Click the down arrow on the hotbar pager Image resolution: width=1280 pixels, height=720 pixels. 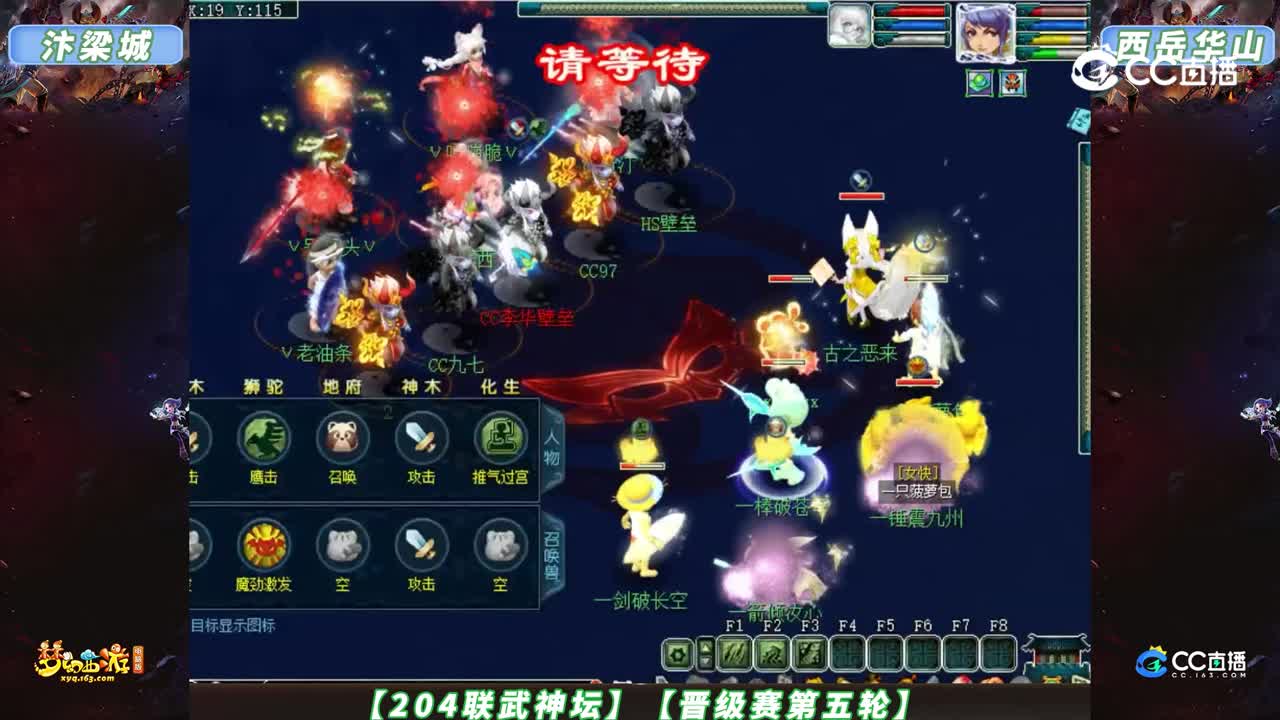[x=707, y=661]
